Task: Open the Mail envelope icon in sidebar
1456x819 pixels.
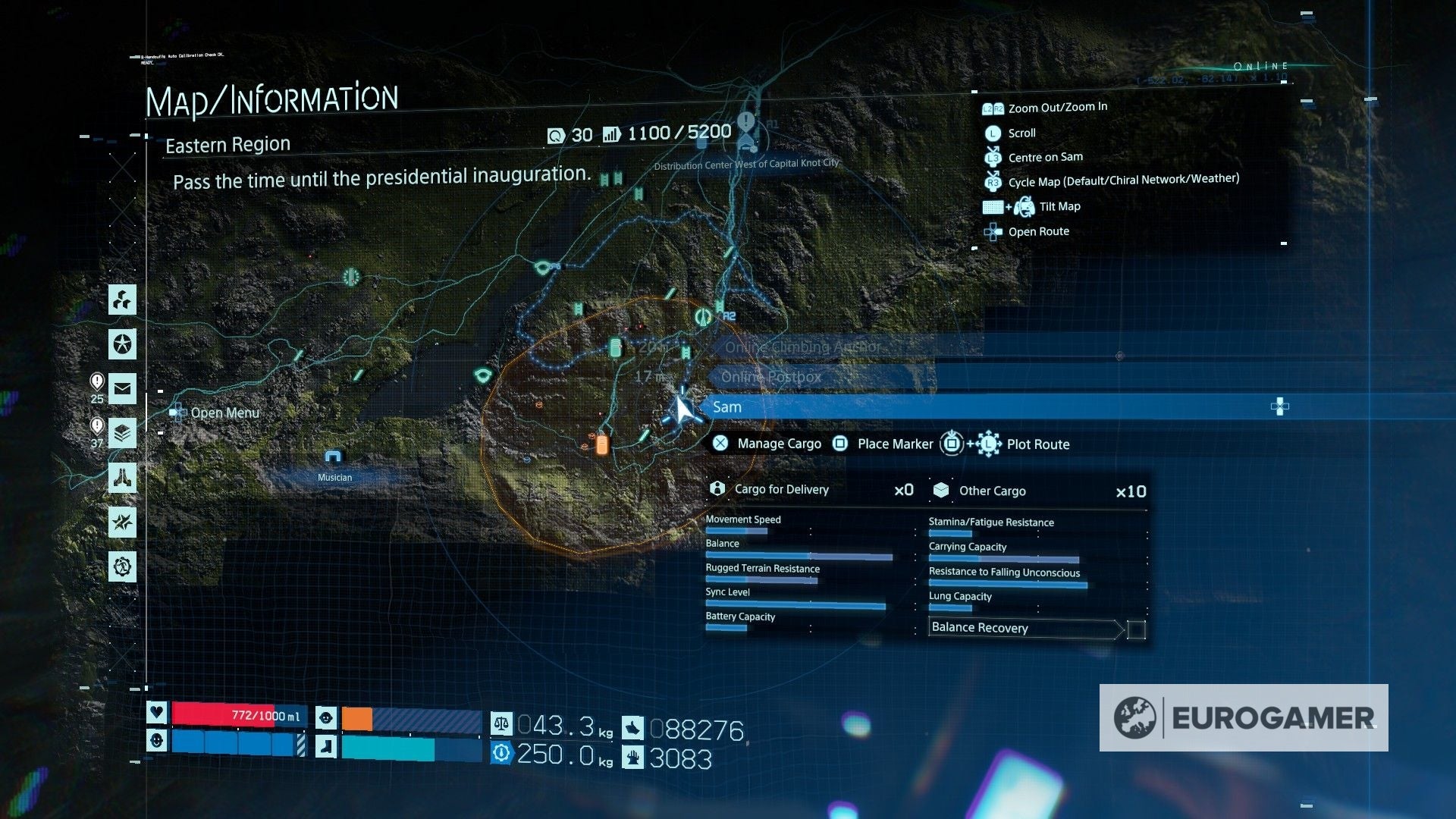Action: coord(121,390)
